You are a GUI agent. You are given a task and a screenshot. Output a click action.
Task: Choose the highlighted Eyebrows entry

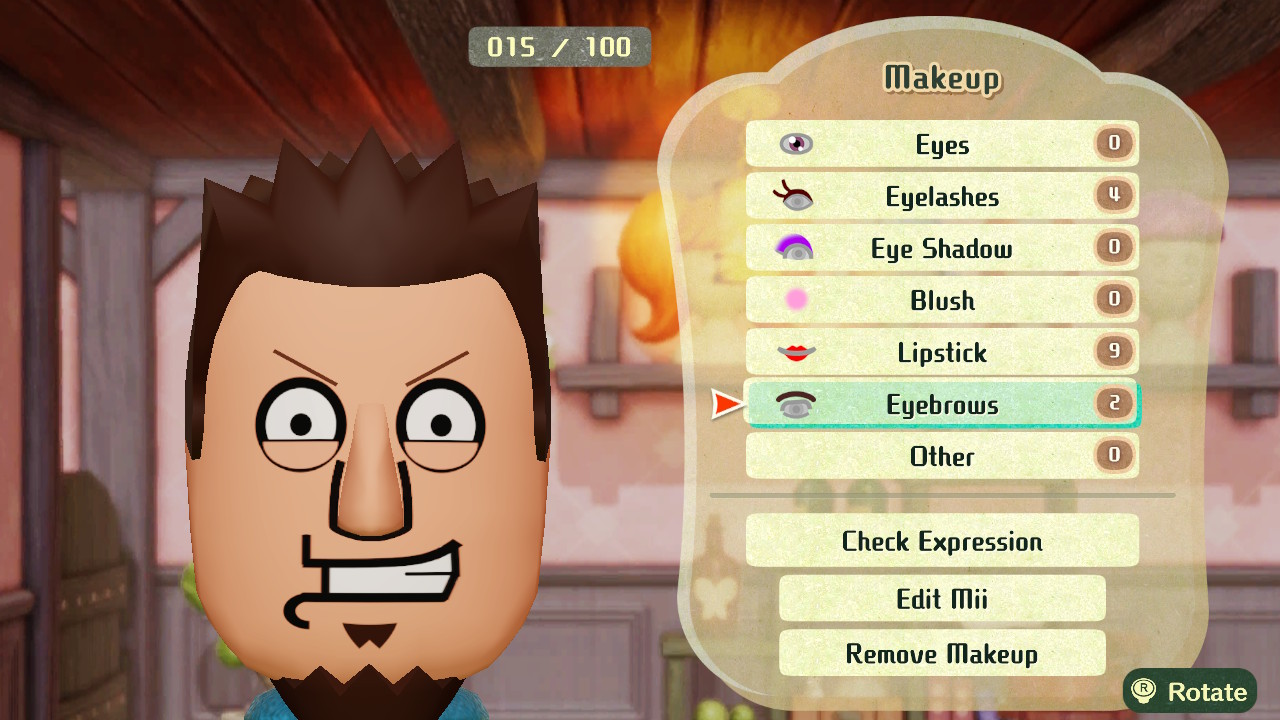941,404
